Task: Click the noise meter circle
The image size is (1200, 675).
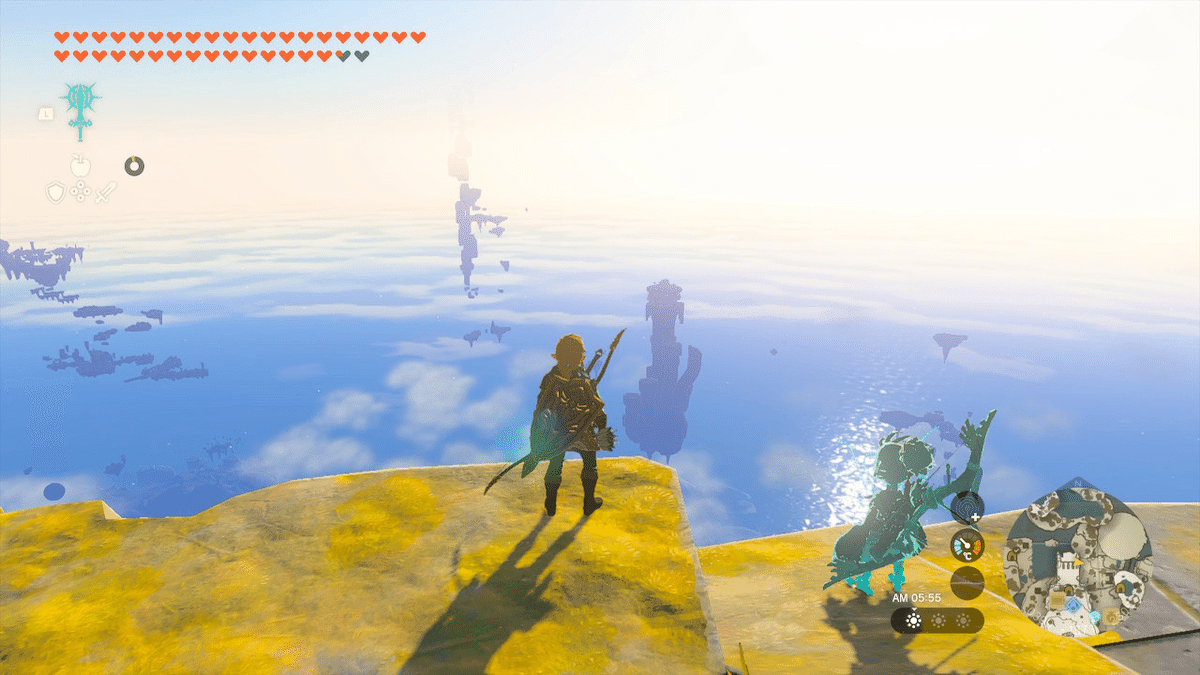Action: [x=967, y=582]
